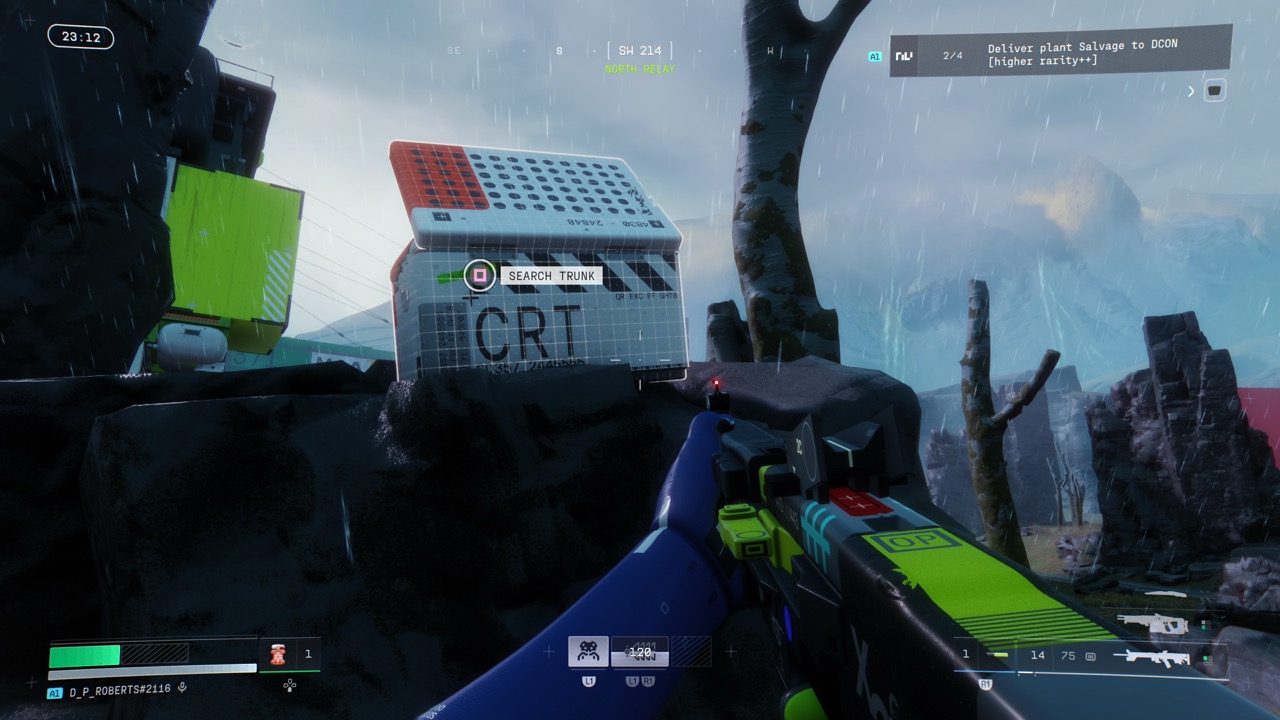The width and height of the screenshot is (1280, 720).
Task: Open the backpack icon below the objective
Action: (1214, 91)
